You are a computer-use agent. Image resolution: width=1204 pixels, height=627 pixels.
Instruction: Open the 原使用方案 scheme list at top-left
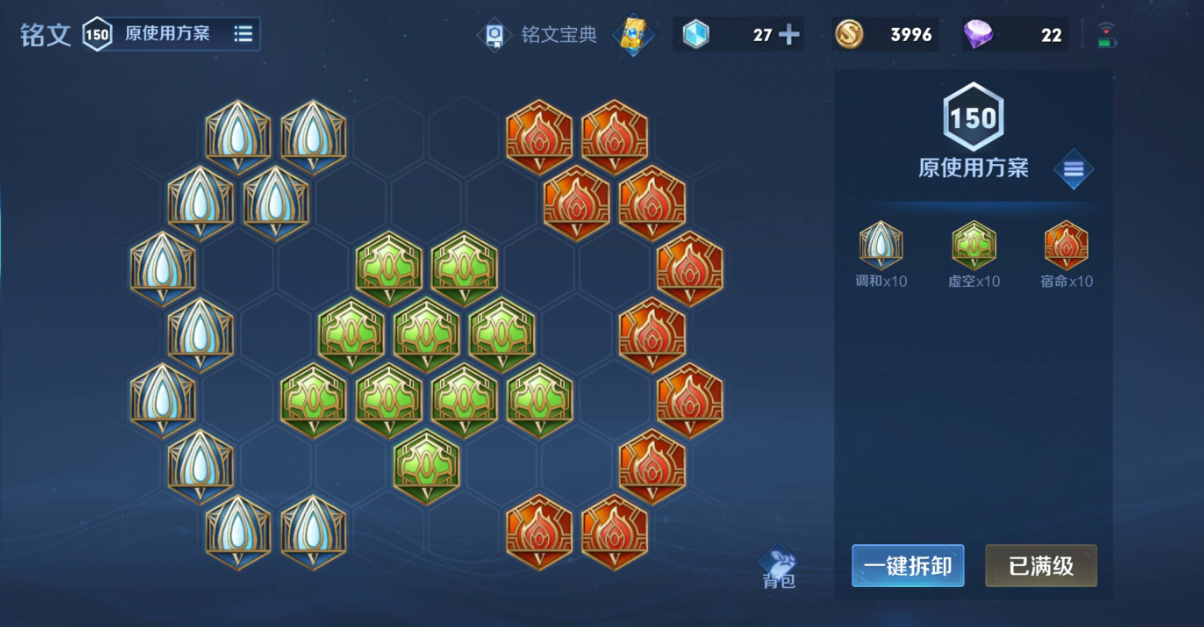243,34
